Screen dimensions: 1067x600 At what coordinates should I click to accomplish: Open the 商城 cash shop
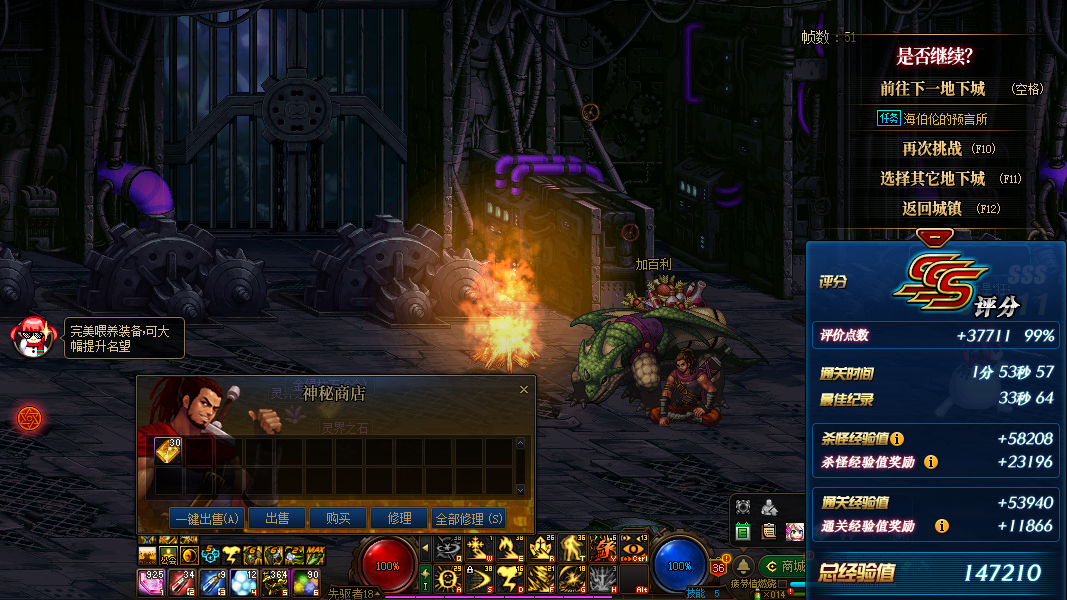pos(784,566)
